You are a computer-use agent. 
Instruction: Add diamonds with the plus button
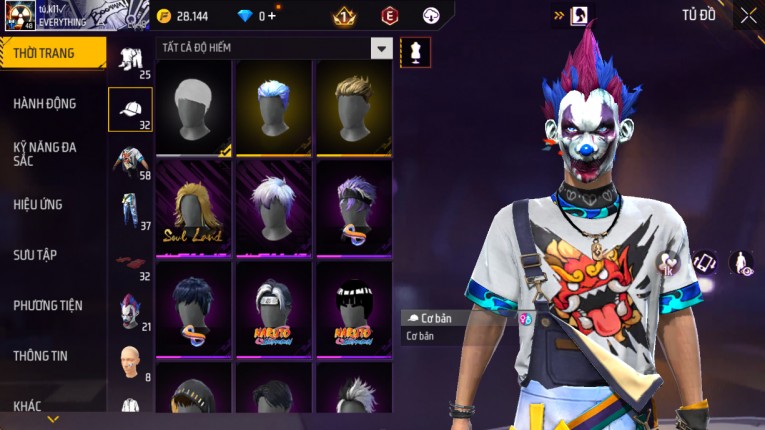point(271,16)
